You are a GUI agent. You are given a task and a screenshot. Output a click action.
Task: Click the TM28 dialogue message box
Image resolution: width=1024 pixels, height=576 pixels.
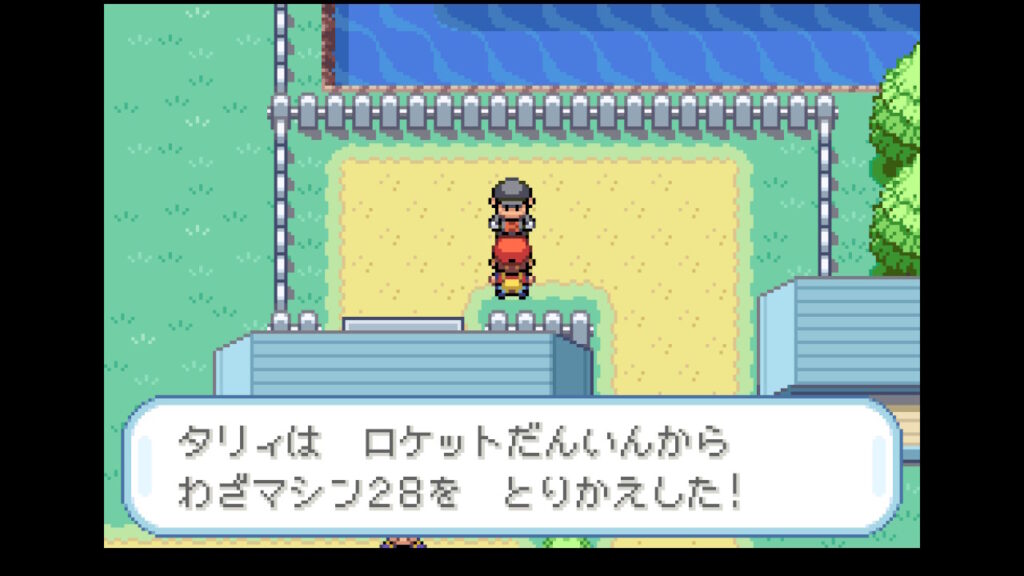tap(511, 467)
